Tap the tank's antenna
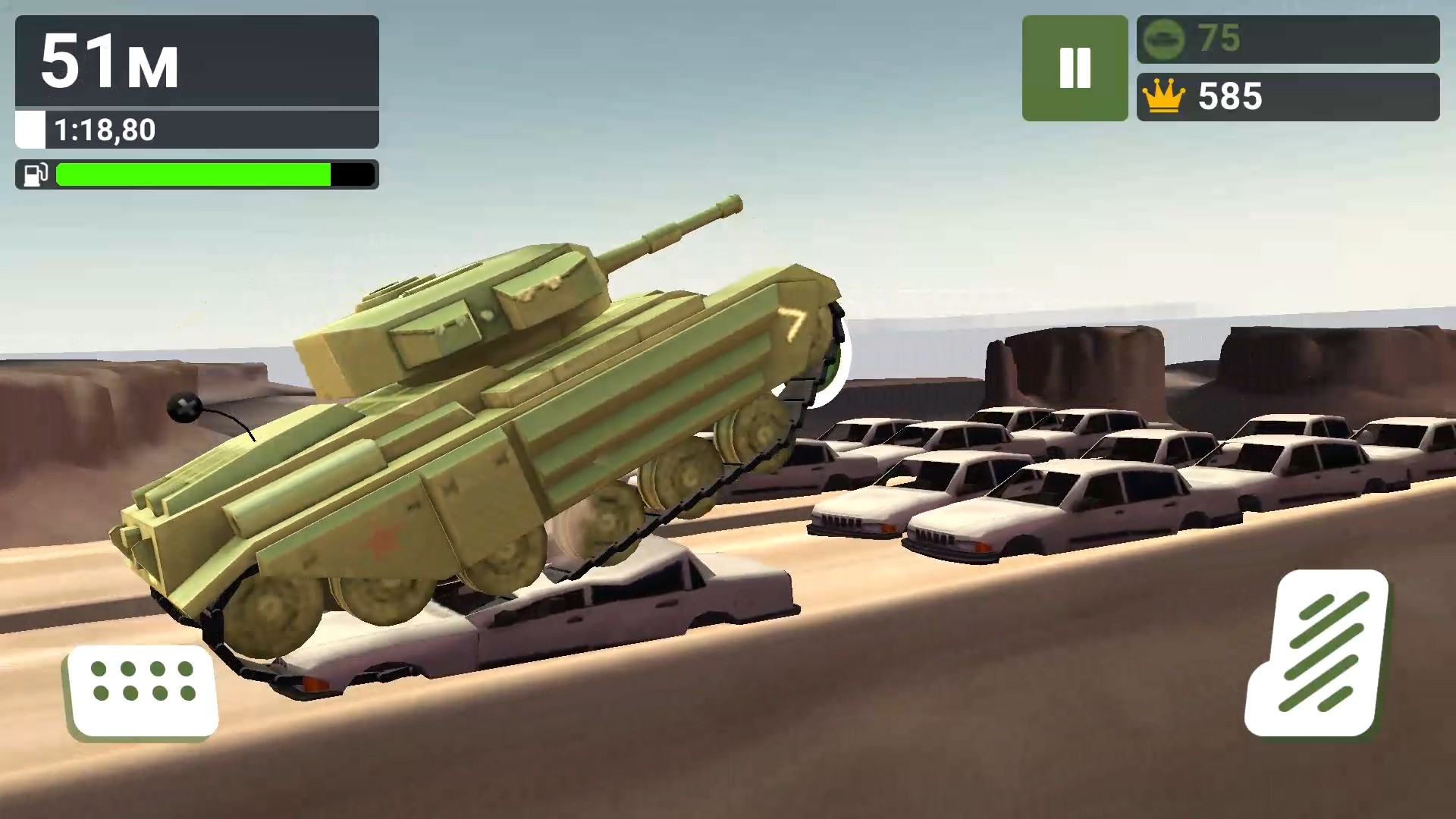The height and width of the screenshot is (819, 1456). click(x=184, y=408)
